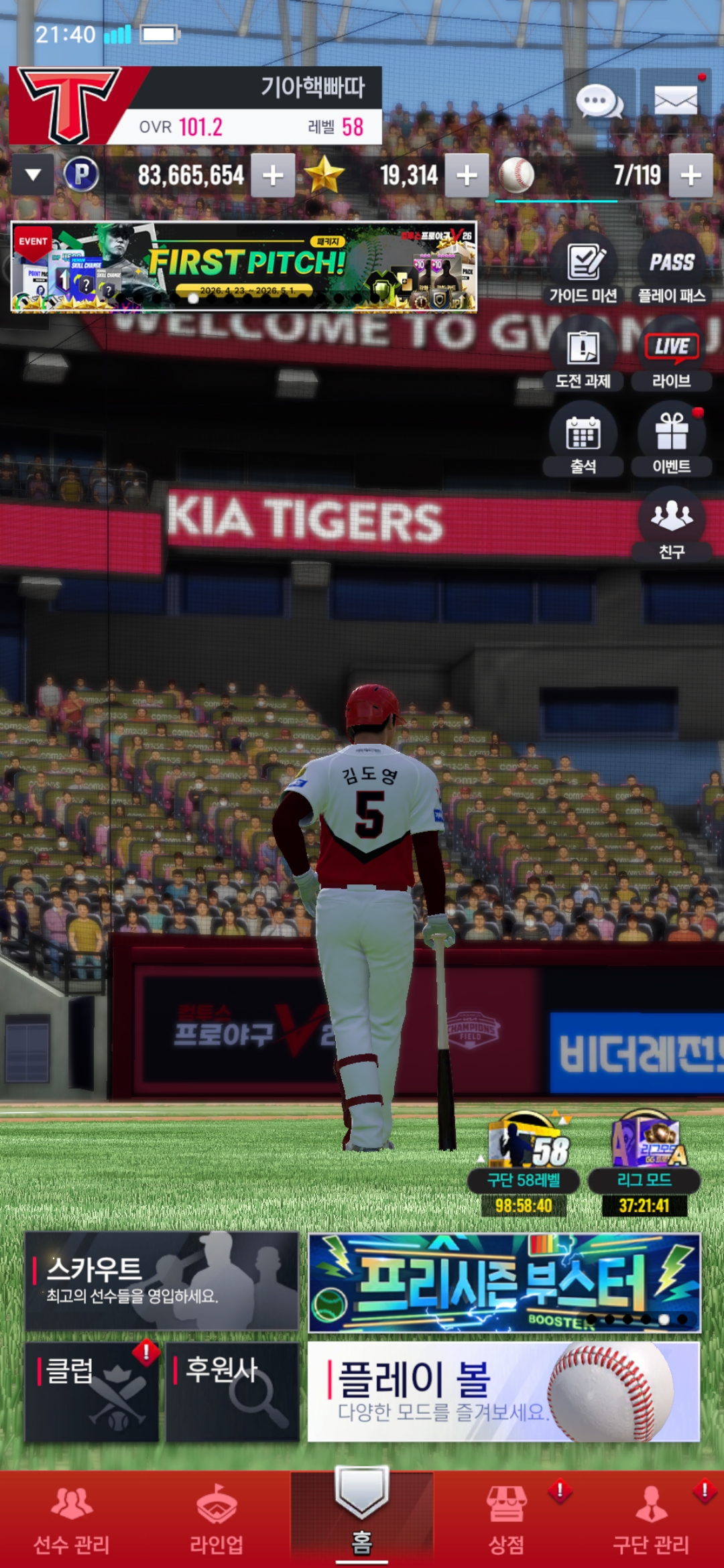Image resolution: width=724 pixels, height=1568 pixels.
Task: Open 친구 friends list
Action: 672,525
